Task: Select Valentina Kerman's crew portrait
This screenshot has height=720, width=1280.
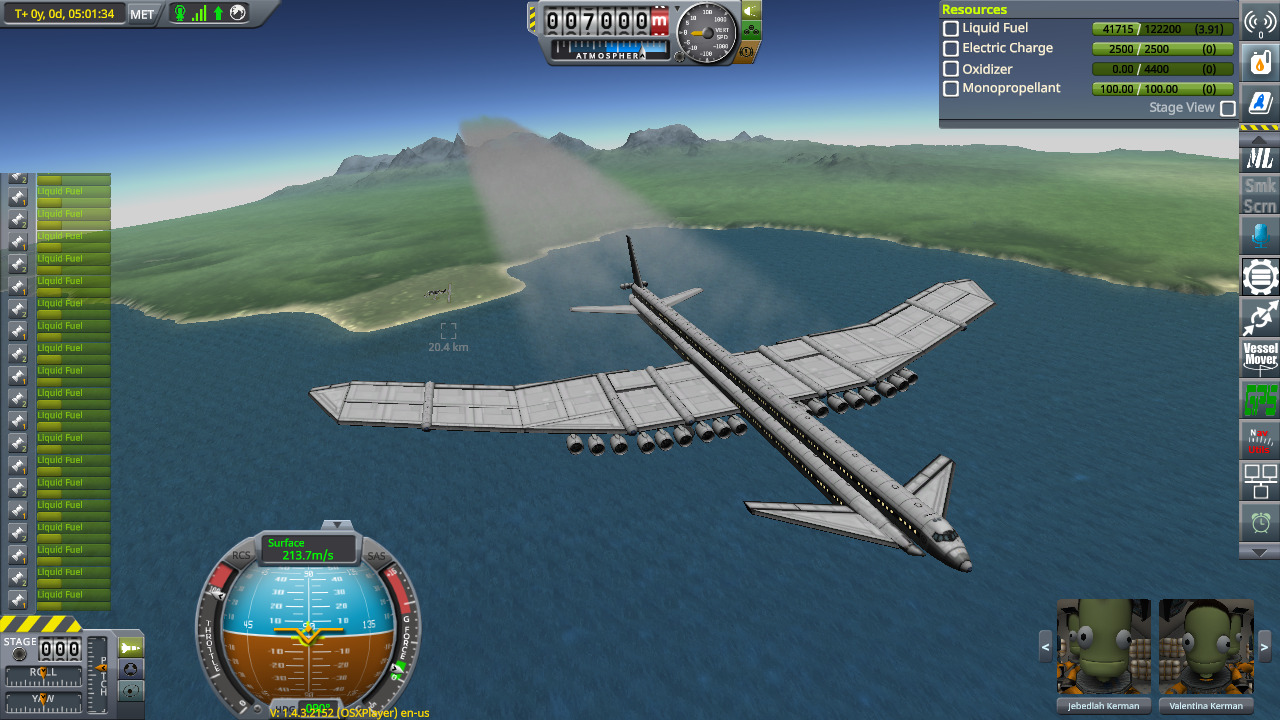Action: tap(1206, 647)
